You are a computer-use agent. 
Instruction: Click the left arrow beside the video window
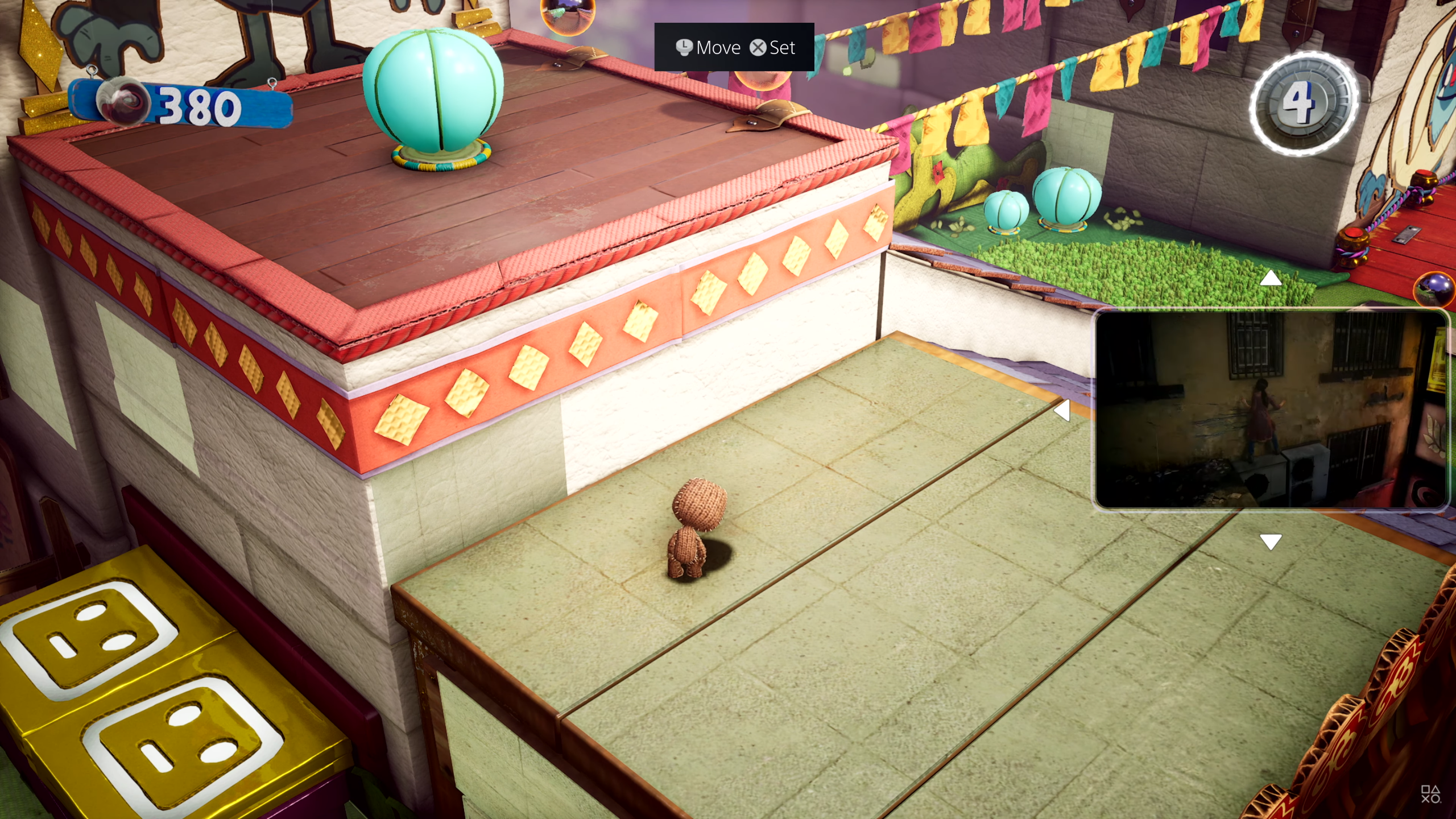(x=1062, y=410)
